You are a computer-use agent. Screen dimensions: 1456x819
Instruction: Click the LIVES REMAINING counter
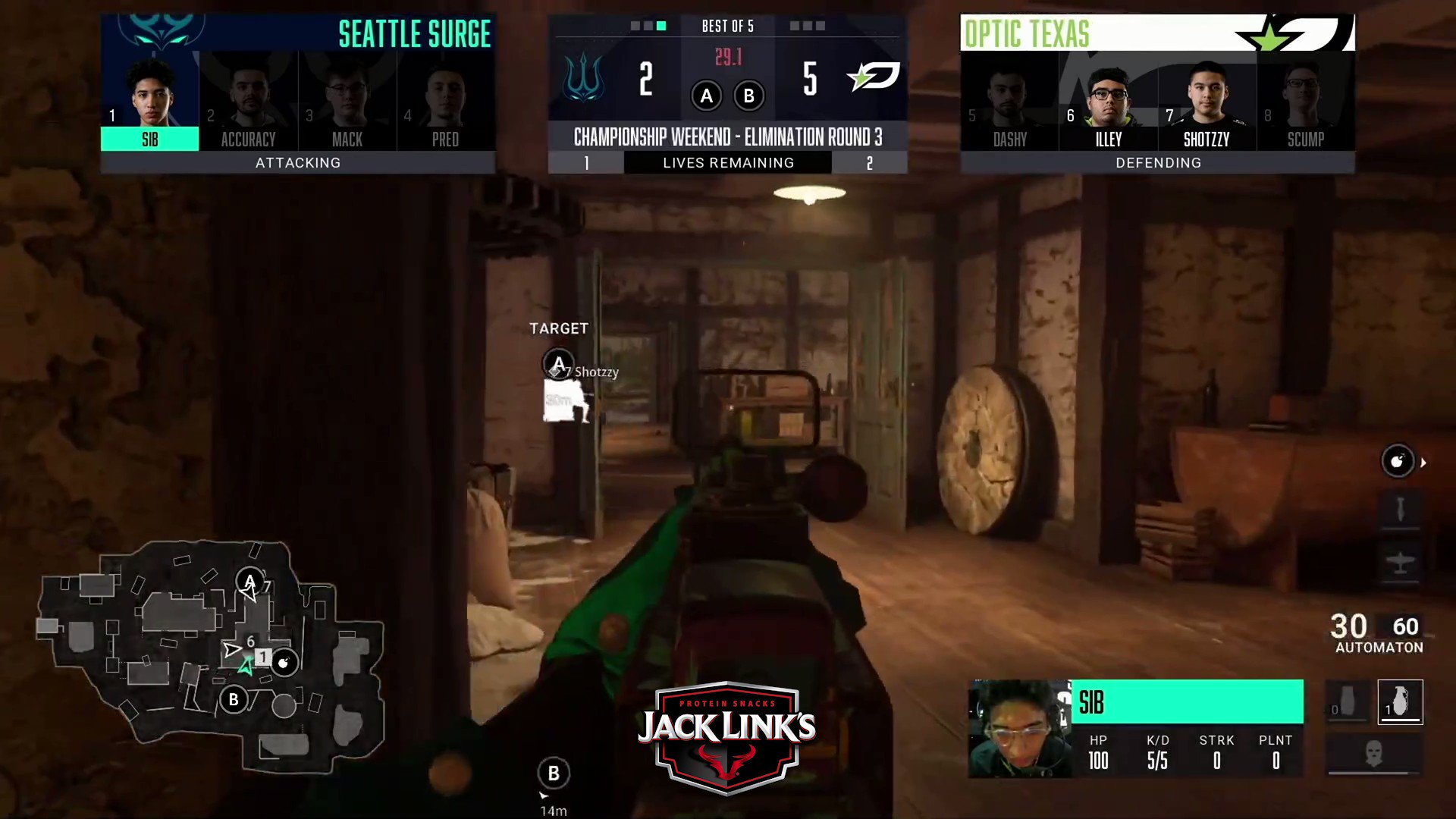point(728,162)
